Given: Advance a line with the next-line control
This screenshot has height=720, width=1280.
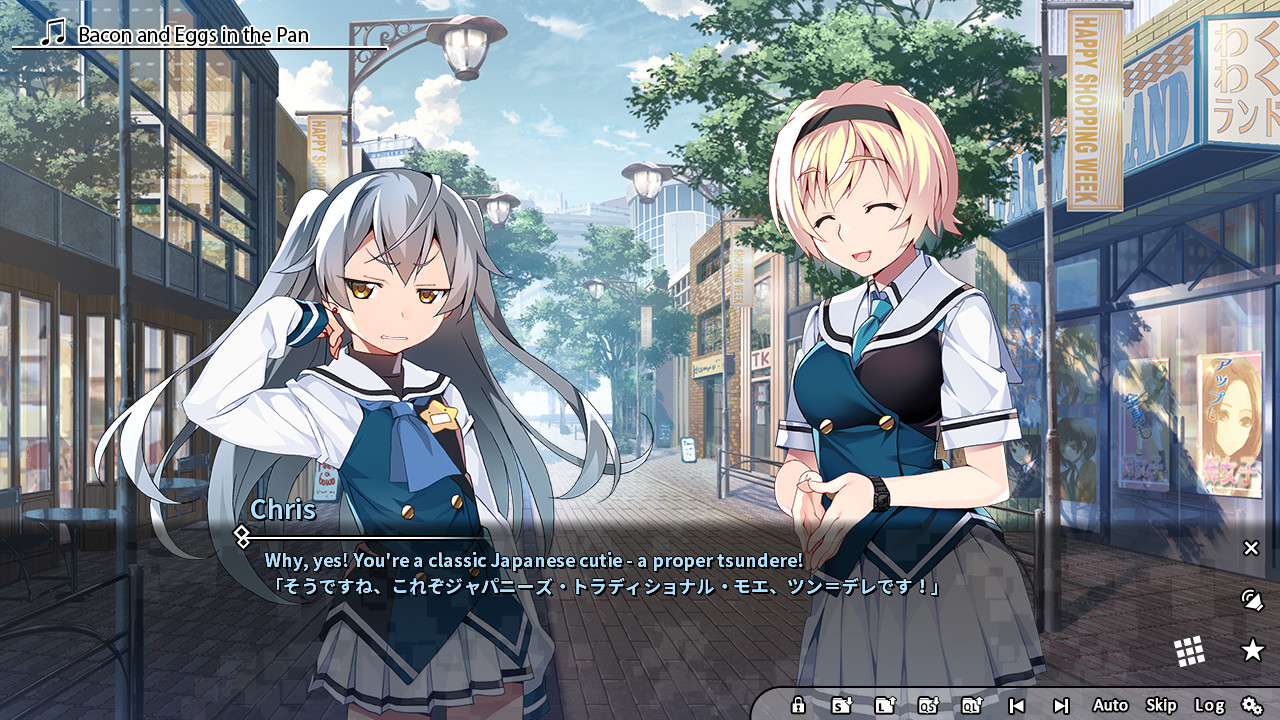Looking at the screenshot, I should [1061, 706].
